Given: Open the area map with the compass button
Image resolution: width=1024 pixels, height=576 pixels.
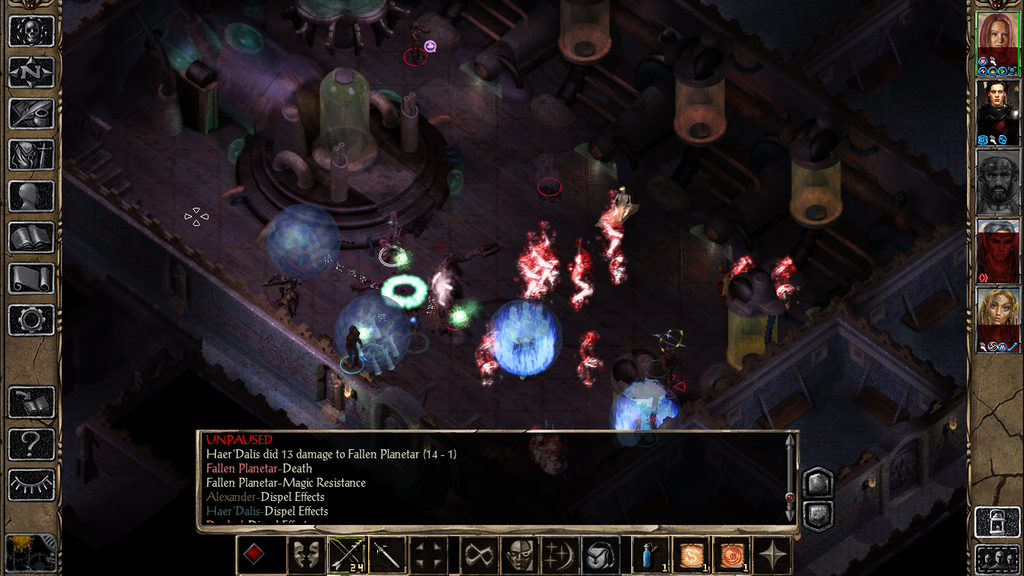Looking at the screenshot, I should (31, 72).
